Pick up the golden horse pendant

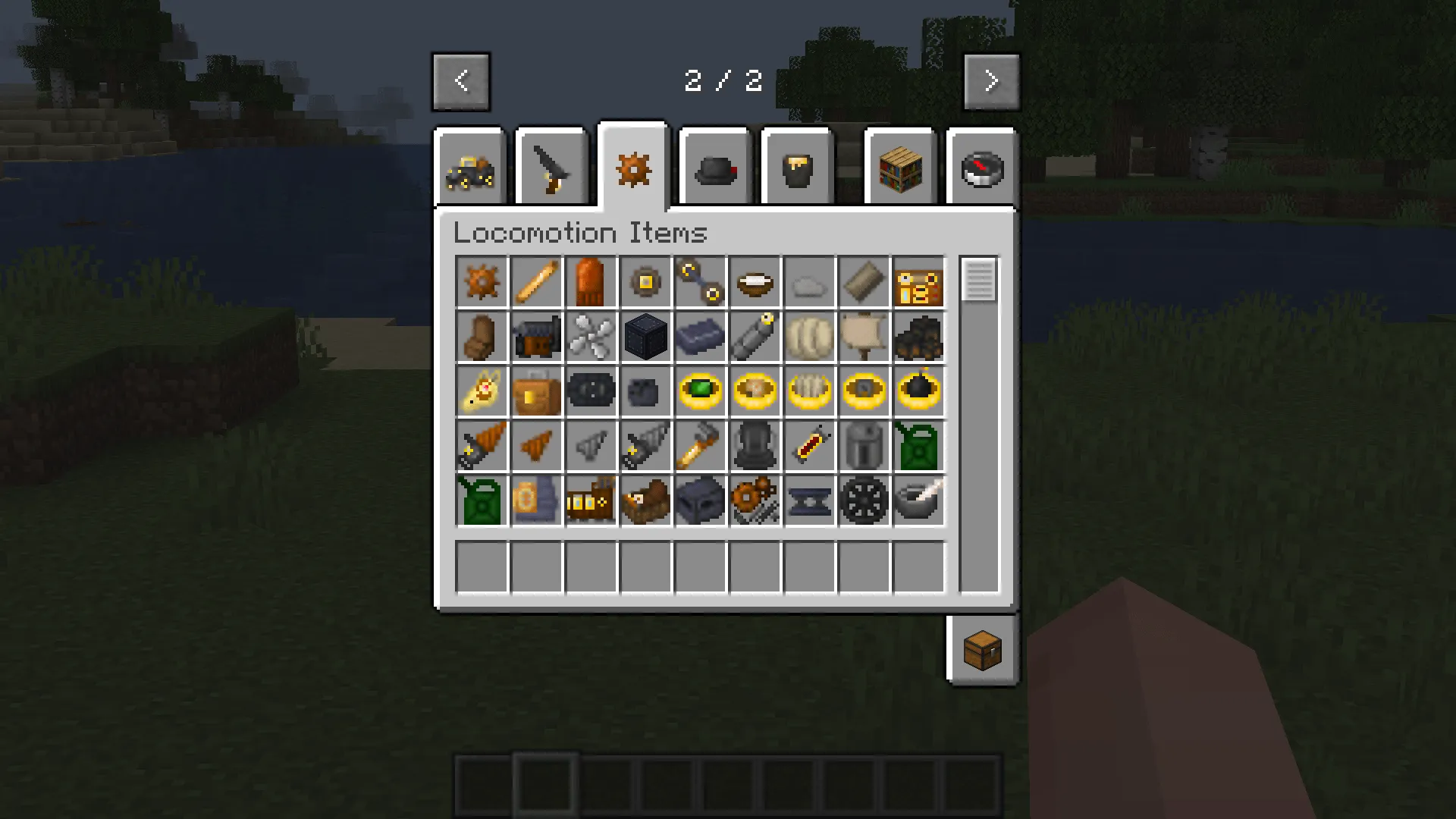click(x=482, y=392)
